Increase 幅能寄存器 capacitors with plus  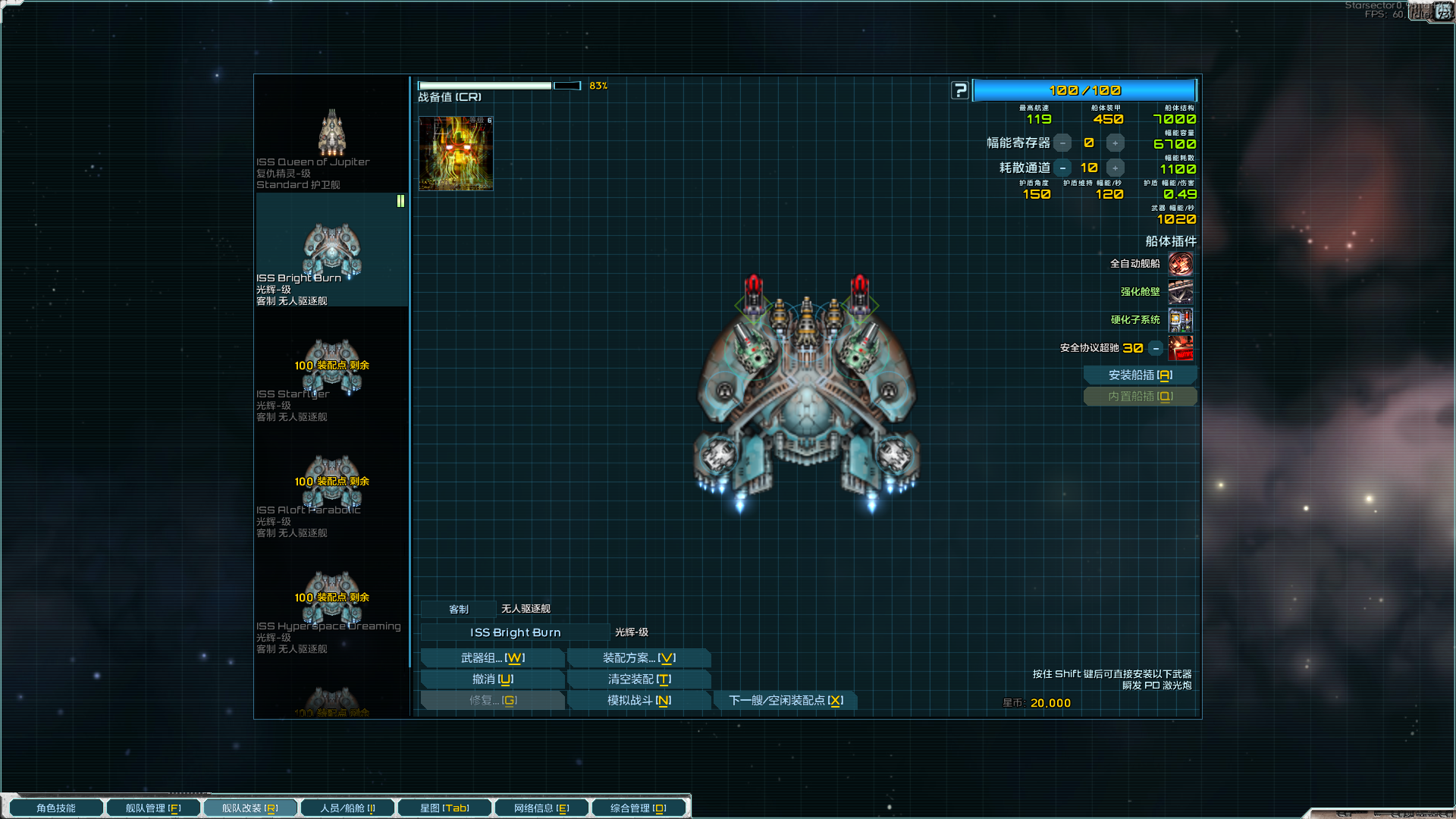coord(1115,143)
